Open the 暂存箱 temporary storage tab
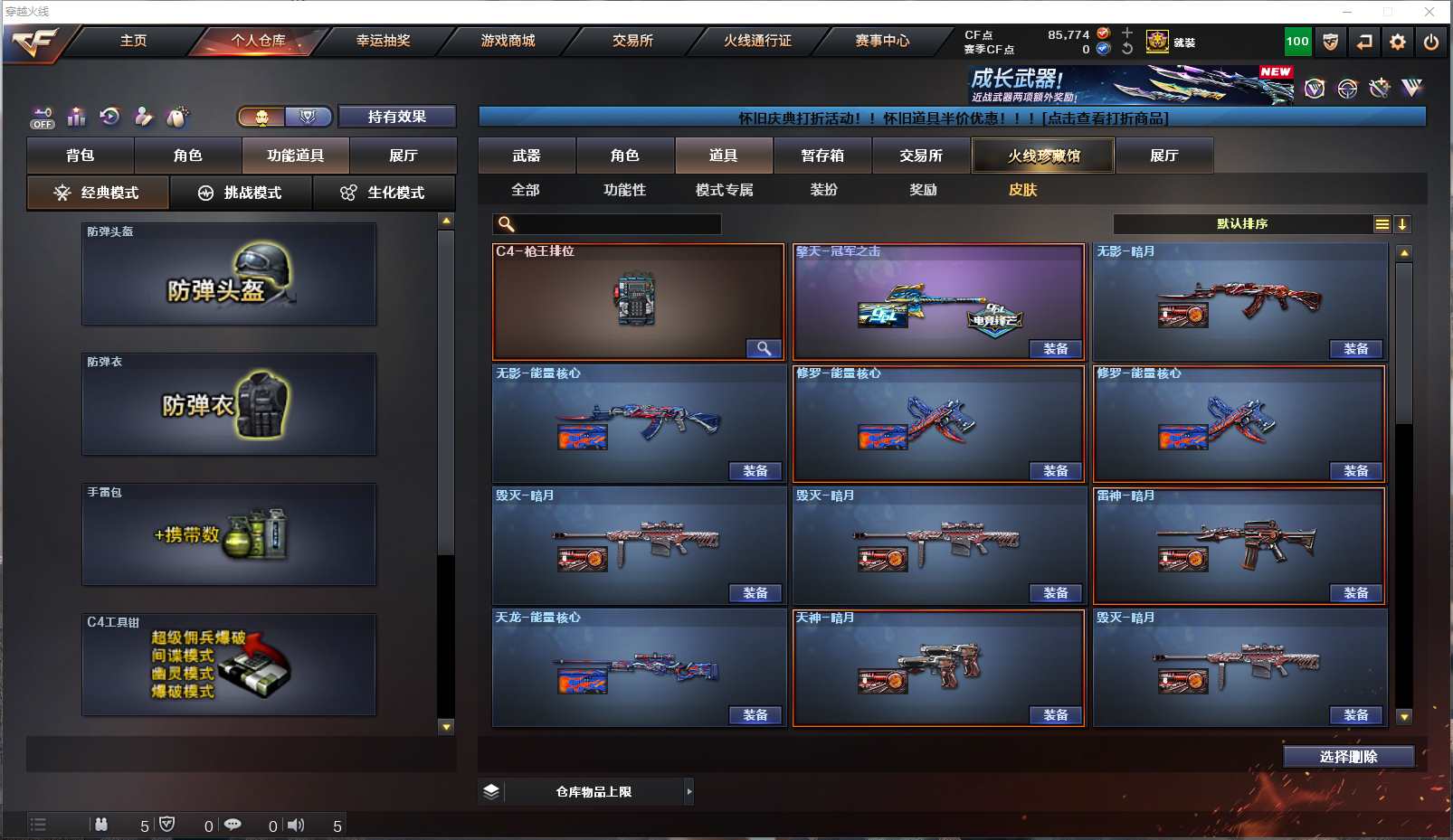Screen dimensions: 1453x840 [x=822, y=156]
